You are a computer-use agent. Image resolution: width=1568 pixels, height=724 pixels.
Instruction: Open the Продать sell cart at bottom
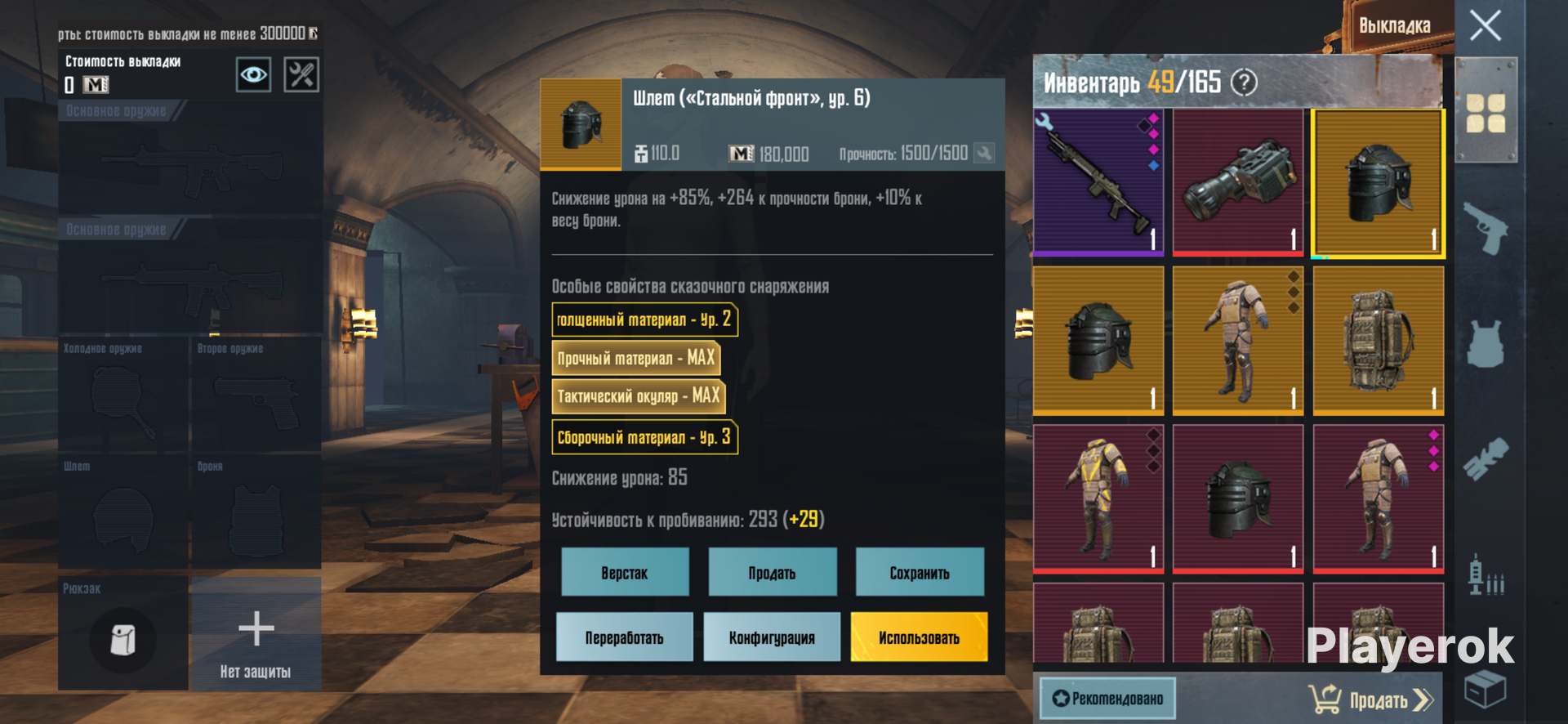pos(1372,699)
